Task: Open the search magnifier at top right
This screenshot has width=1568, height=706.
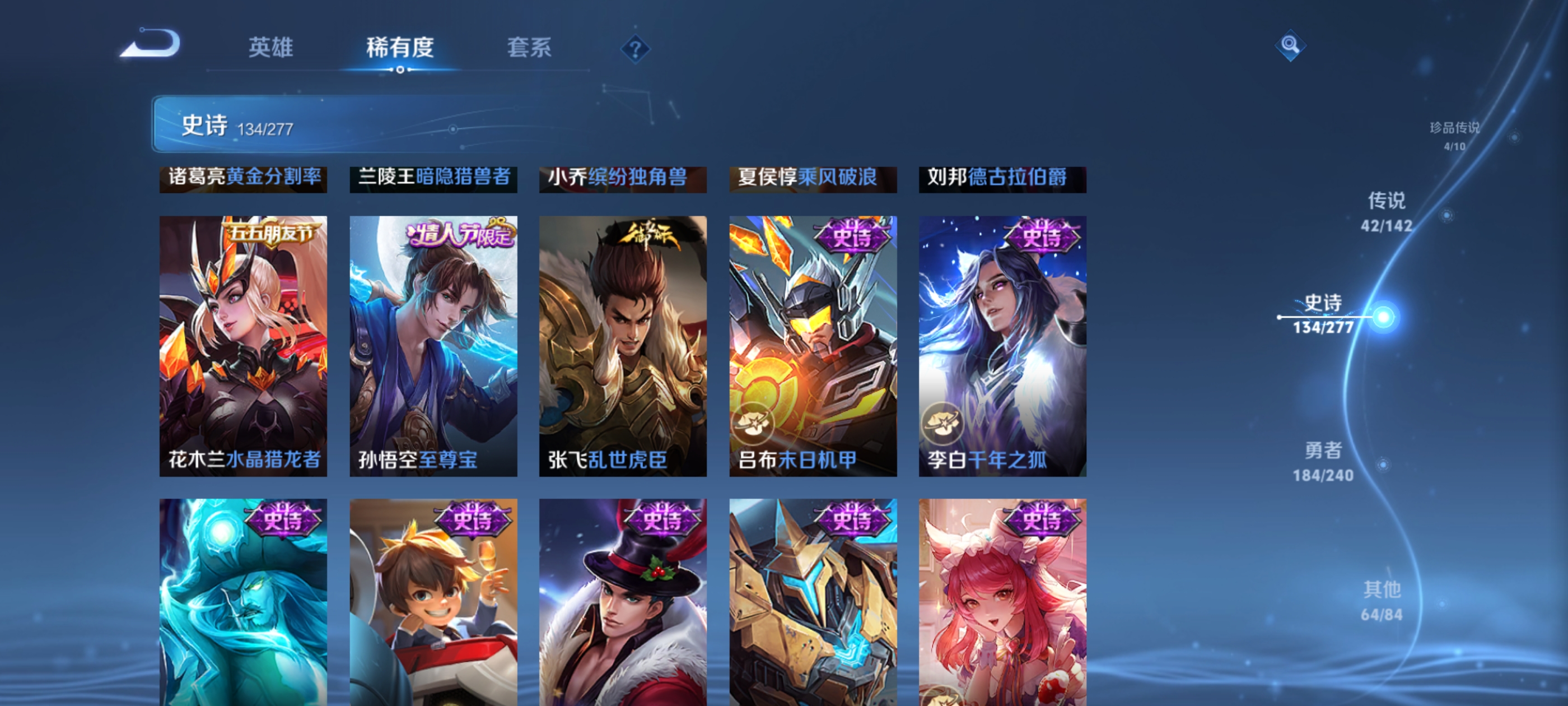Action: pyautogui.click(x=1292, y=45)
